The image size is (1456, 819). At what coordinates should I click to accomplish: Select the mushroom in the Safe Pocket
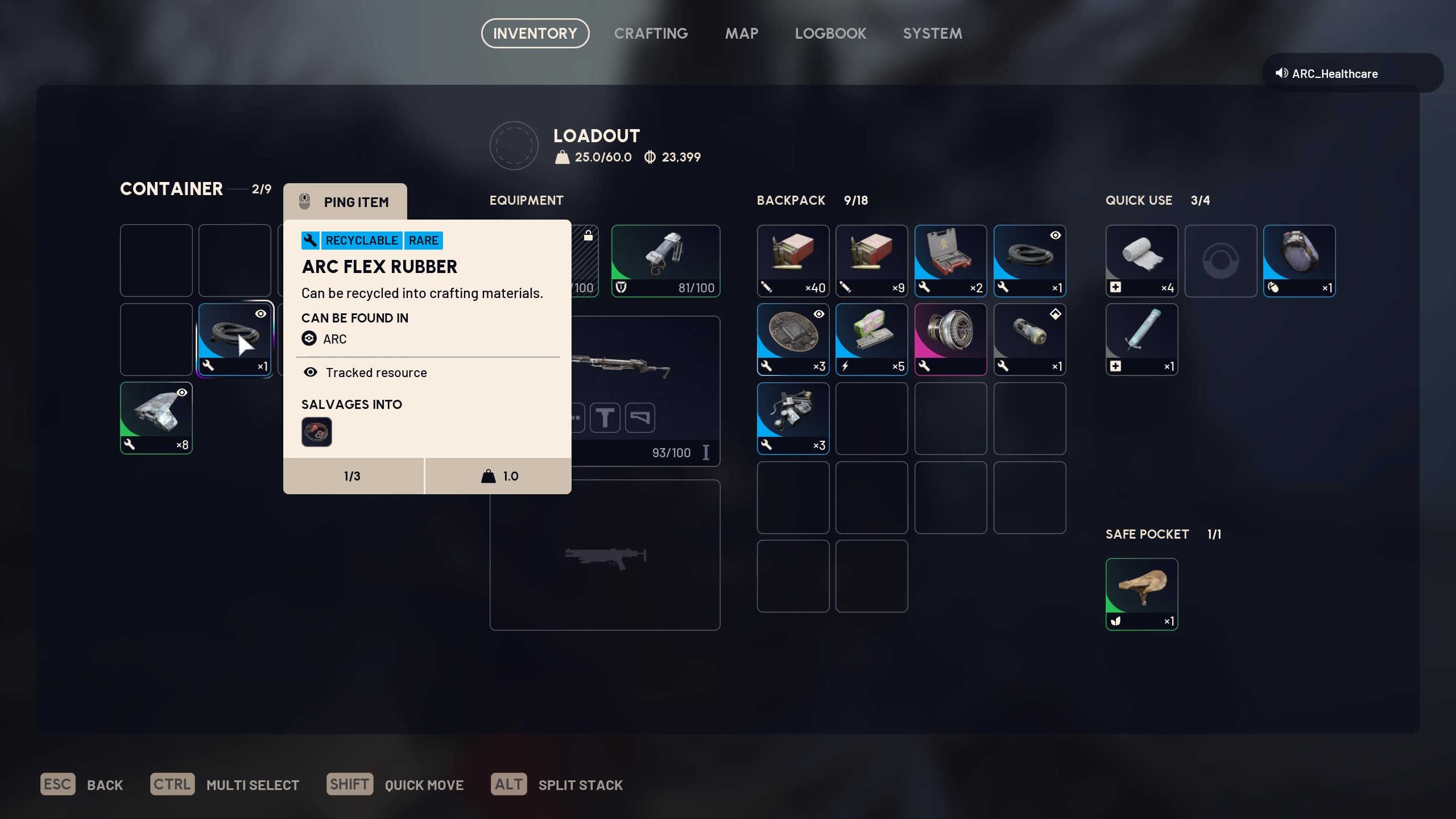pos(1141,593)
